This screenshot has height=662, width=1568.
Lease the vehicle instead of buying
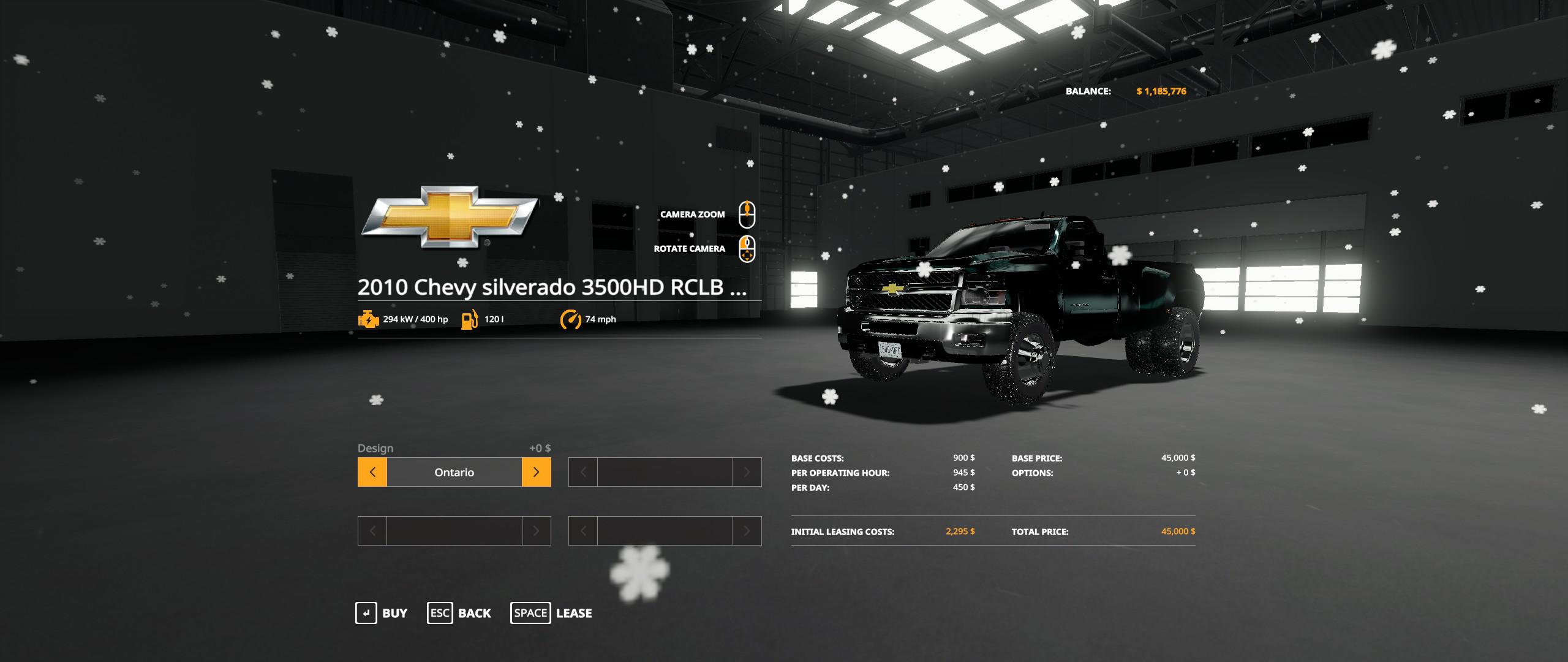551,613
